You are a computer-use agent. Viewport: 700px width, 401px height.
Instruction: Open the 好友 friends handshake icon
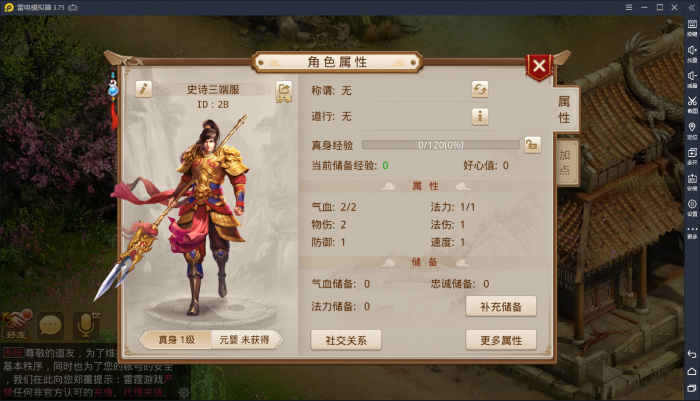pos(16,324)
